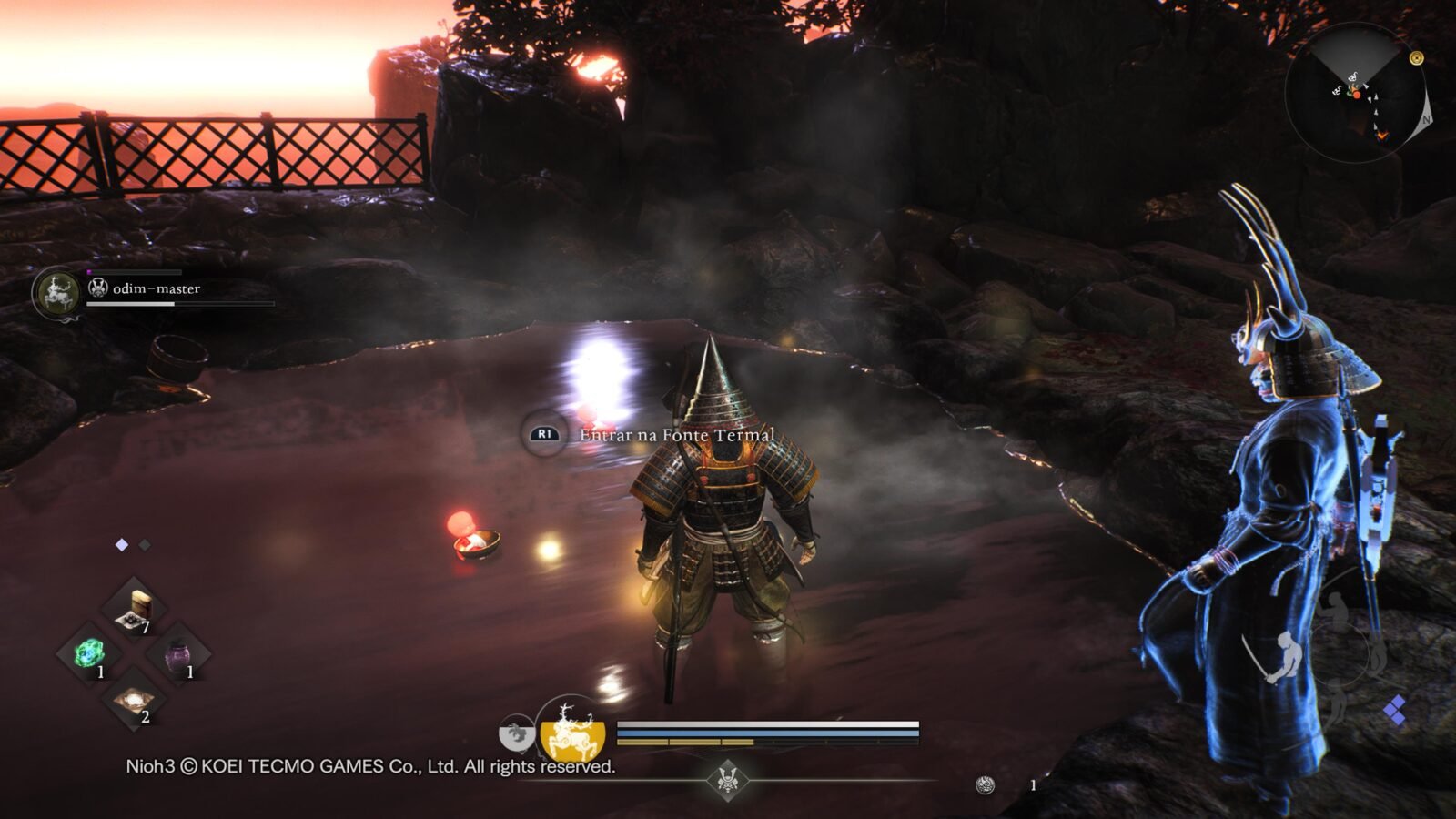This screenshot has height=819, width=1456.
Task: Click the purple diamond icon beside gesture figures
Action: (1395, 710)
